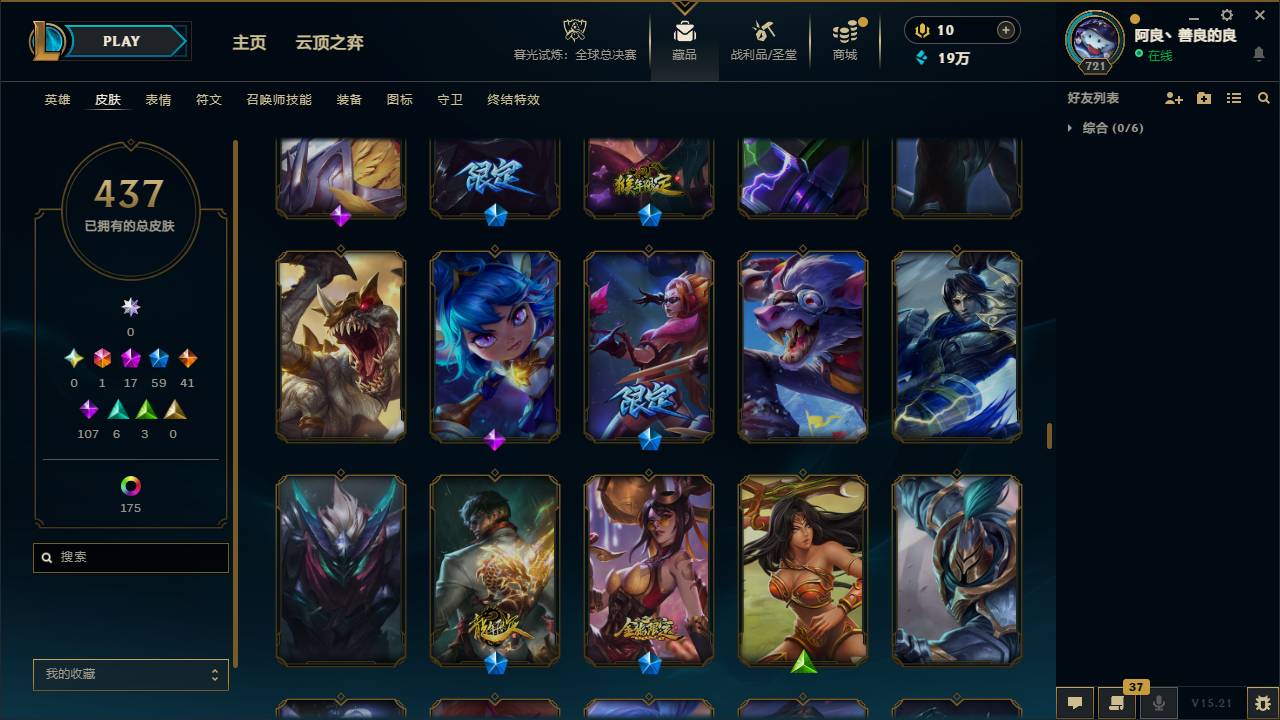Open chat via the speech bubble icon
Screen dimensions: 1280x720
[x=1075, y=702]
